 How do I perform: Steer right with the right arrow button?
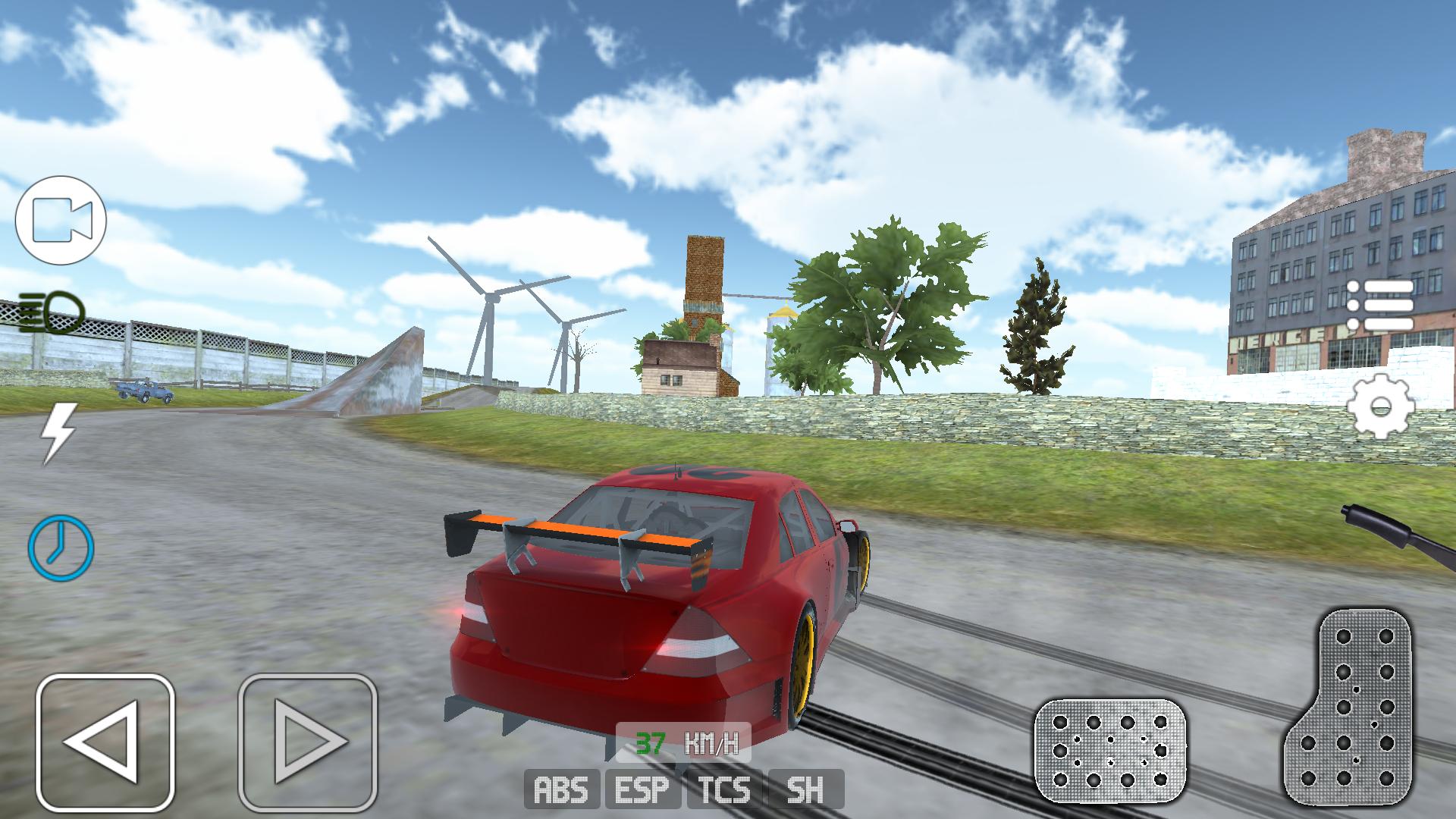pyautogui.click(x=307, y=742)
